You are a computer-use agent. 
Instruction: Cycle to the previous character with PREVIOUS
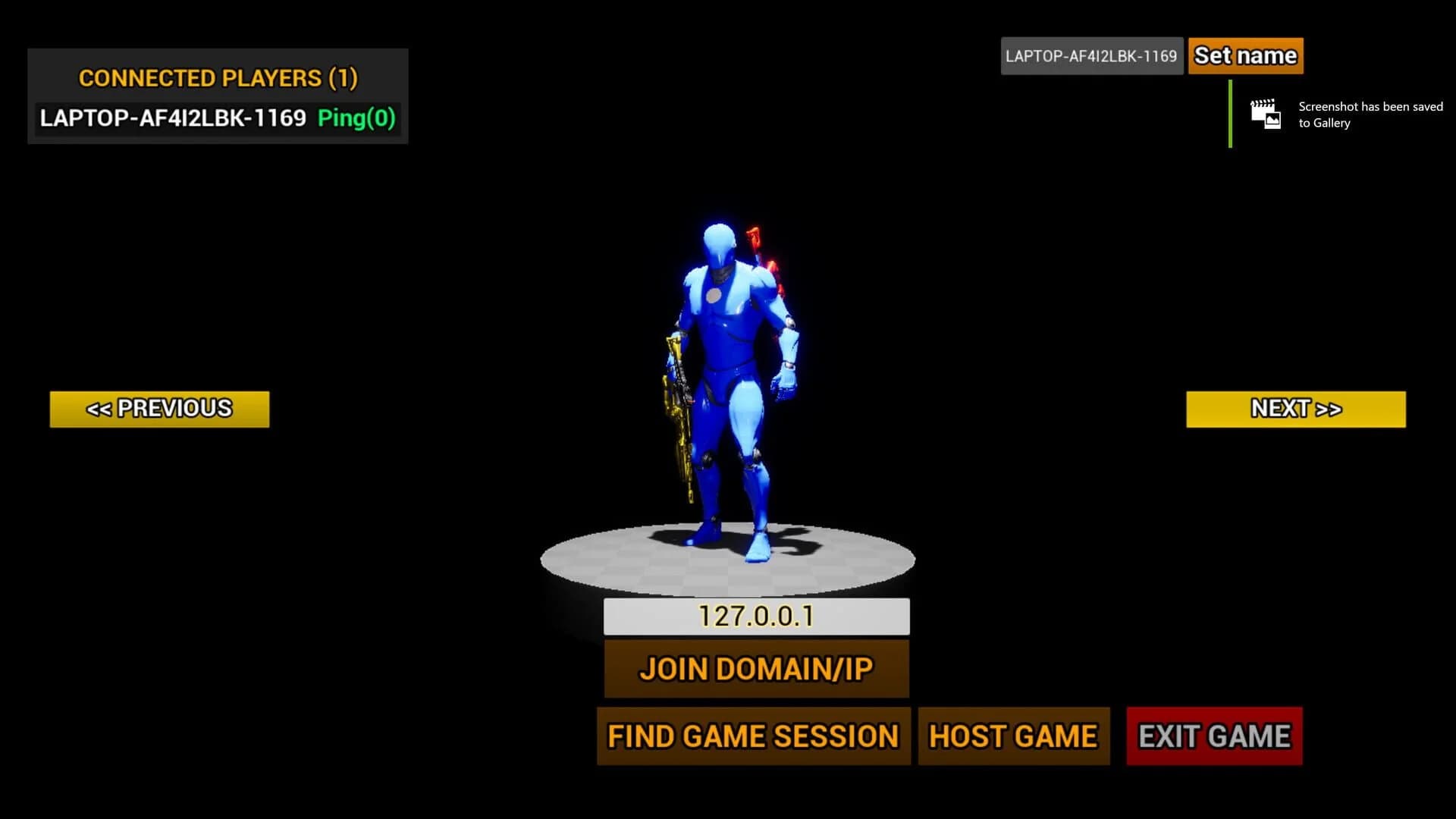click(158, 408)
